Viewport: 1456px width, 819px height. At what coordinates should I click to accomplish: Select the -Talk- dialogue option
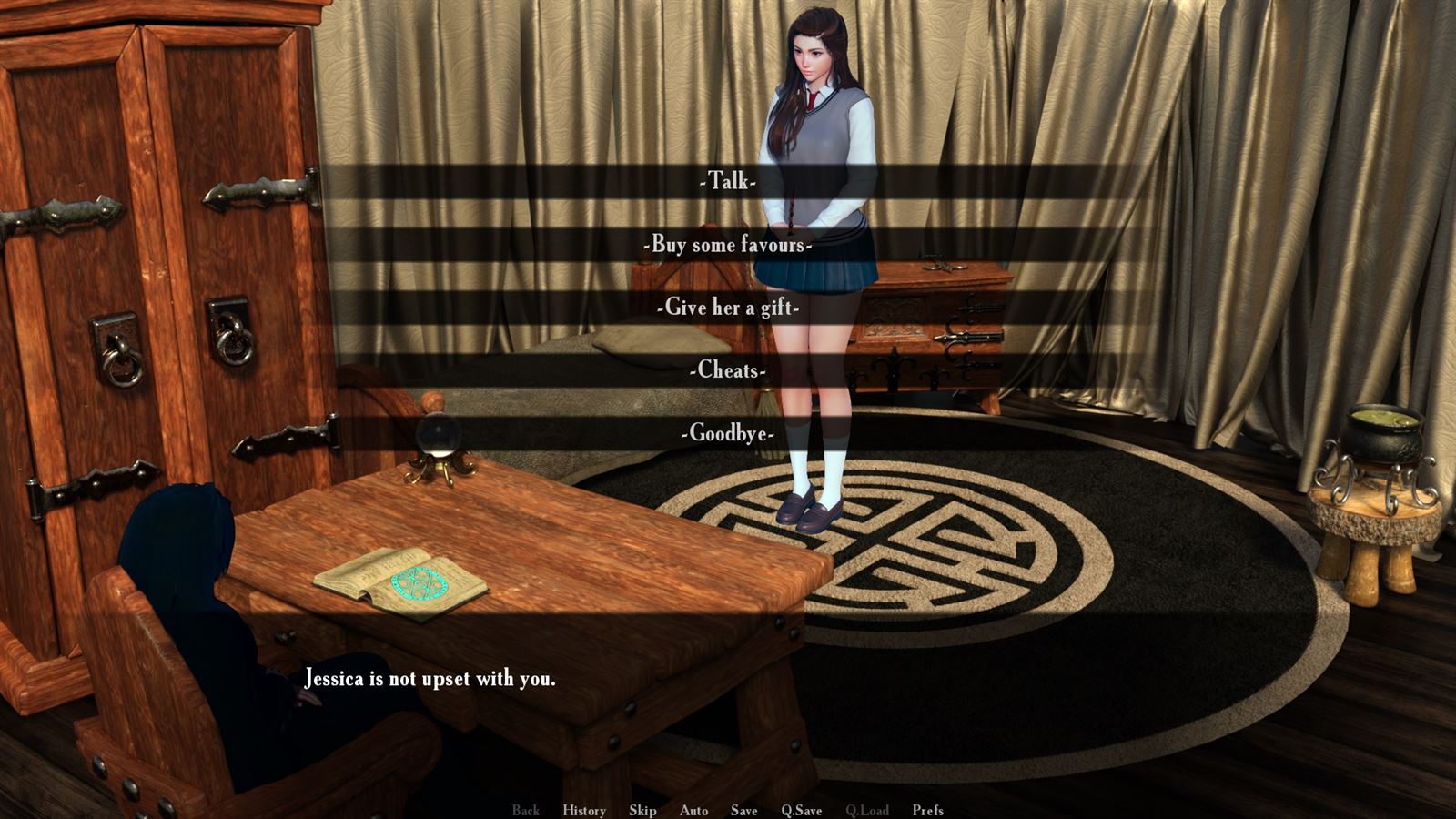(x=728, y=183)
